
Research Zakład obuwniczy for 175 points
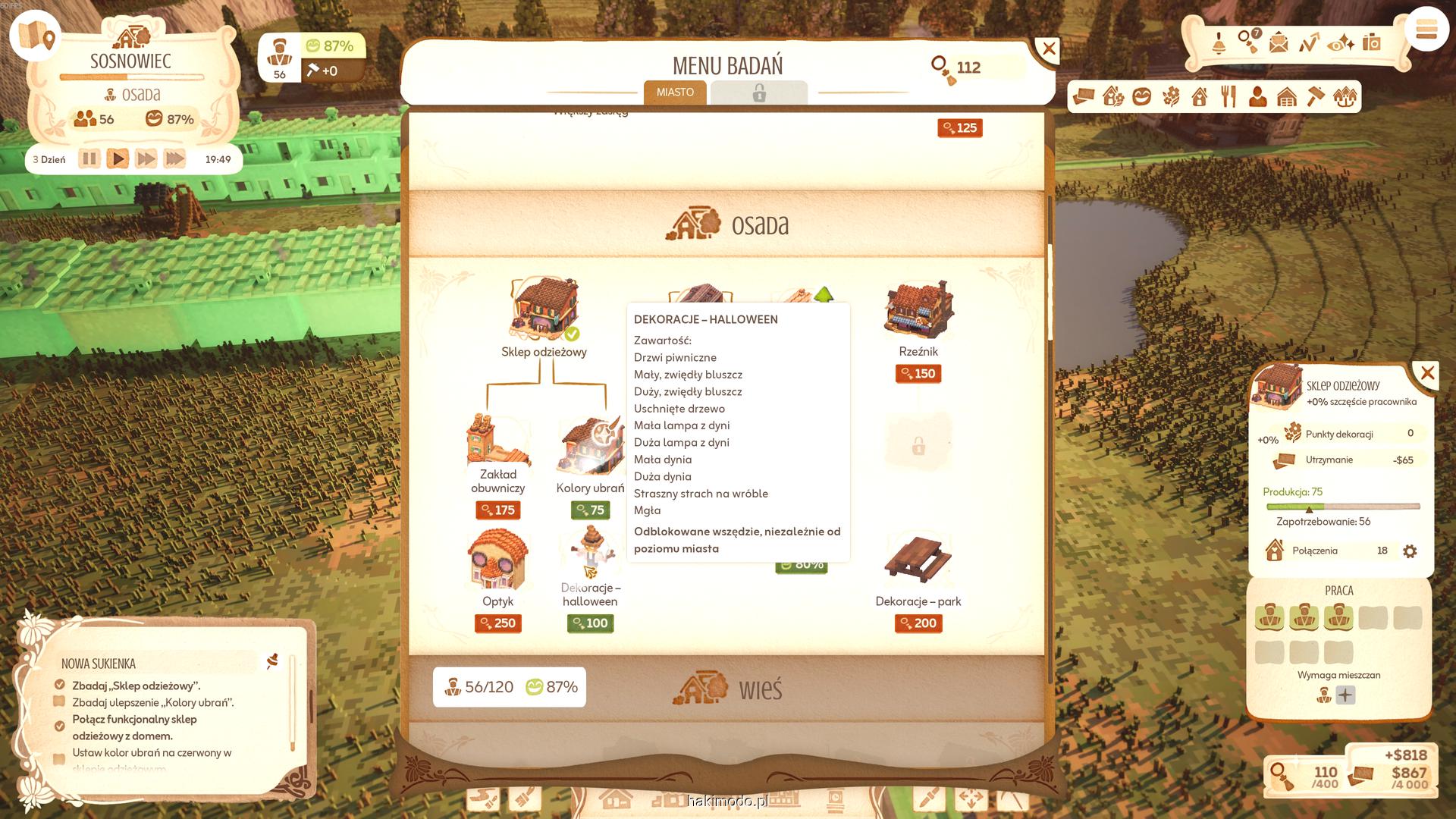click(x=497, y=510)
